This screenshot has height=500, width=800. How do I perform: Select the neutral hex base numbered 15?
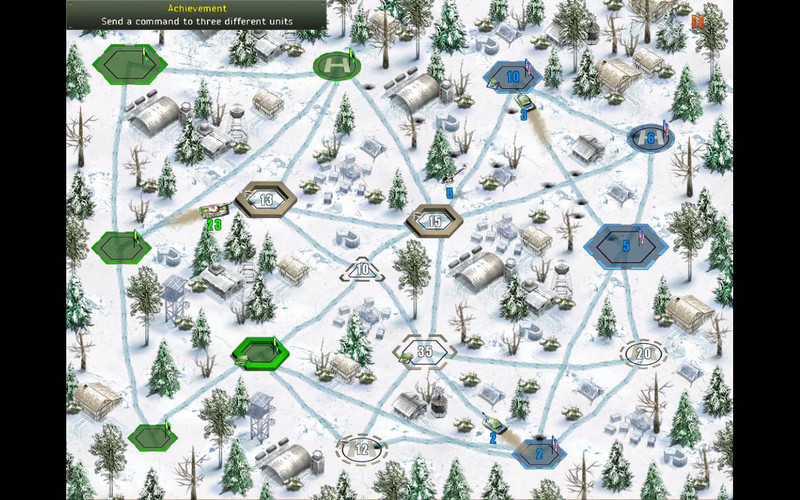pos(433,221)
